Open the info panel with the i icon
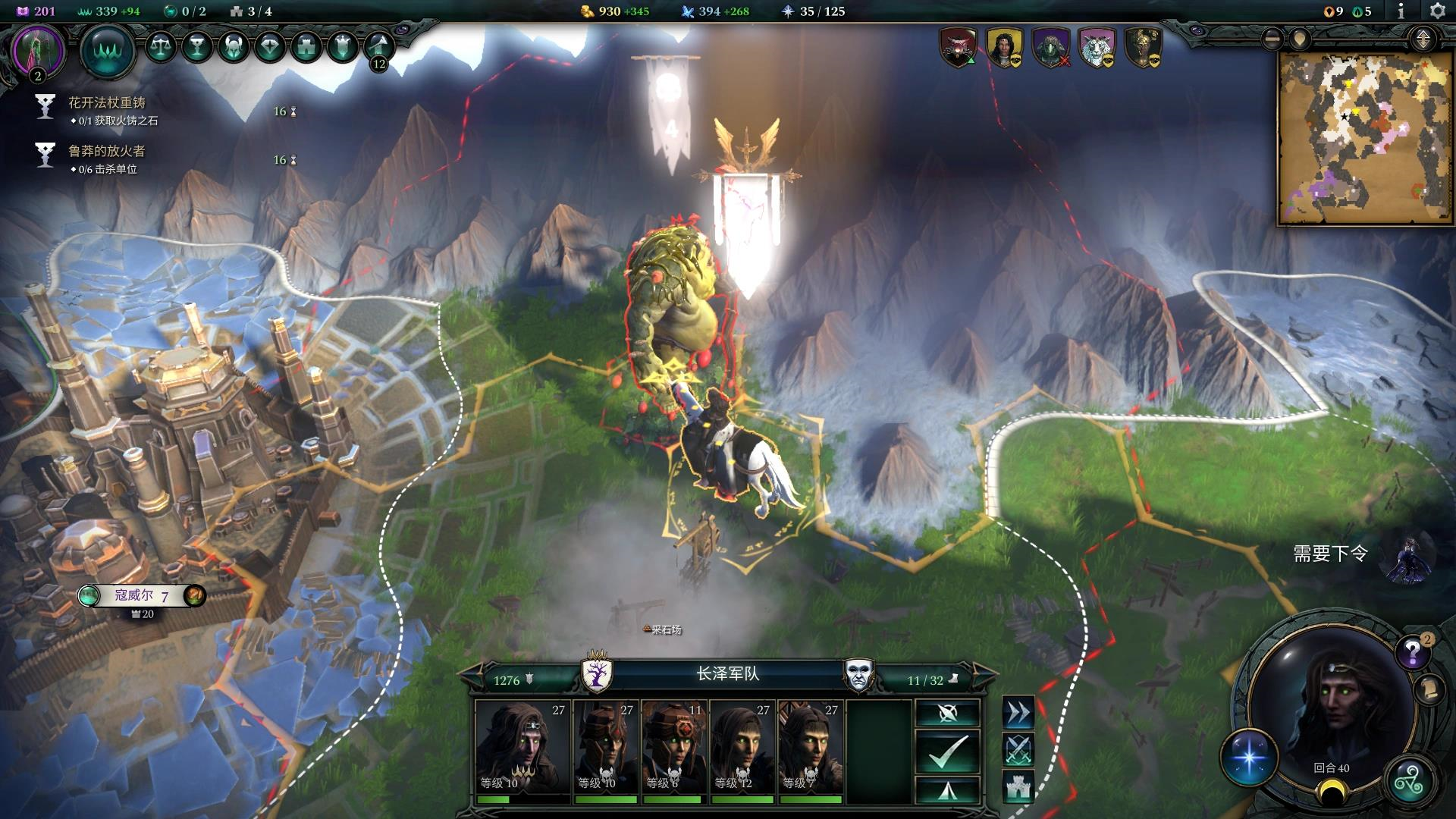The image size is (1456, 819). (x=1401, y=11)
